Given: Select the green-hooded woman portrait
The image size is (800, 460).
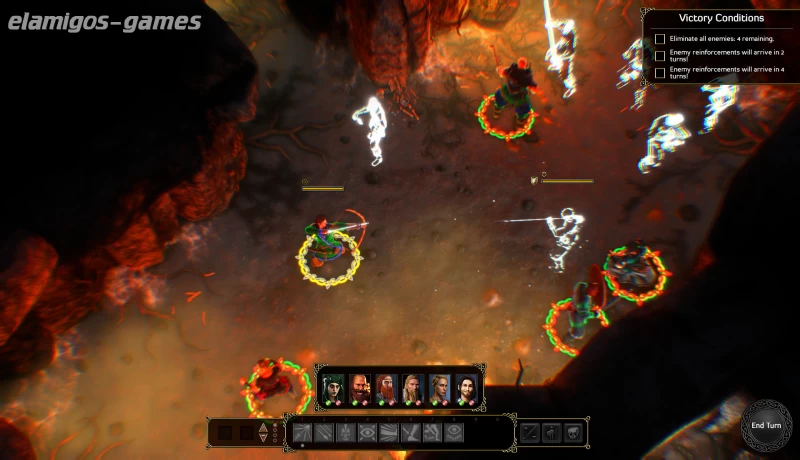Looking at the screenshot, I should click(x=333, y=389).
